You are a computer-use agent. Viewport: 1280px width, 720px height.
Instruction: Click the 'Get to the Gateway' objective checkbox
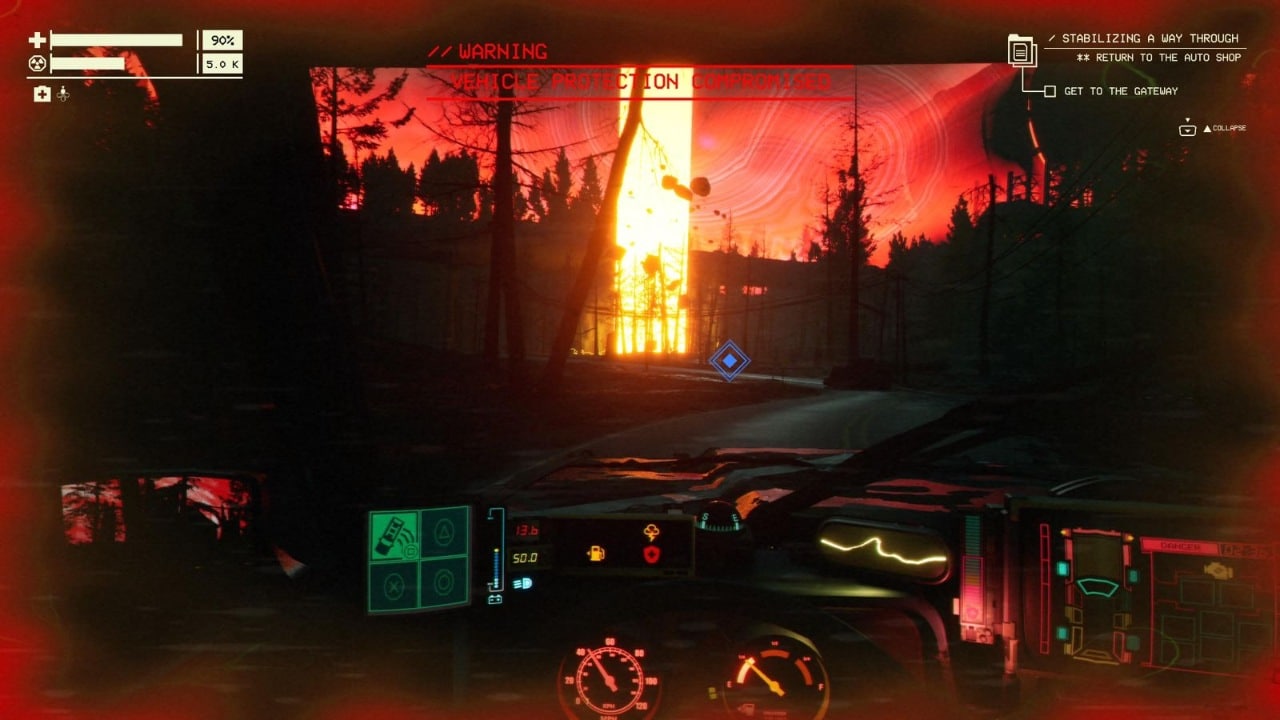(1049, 91)
